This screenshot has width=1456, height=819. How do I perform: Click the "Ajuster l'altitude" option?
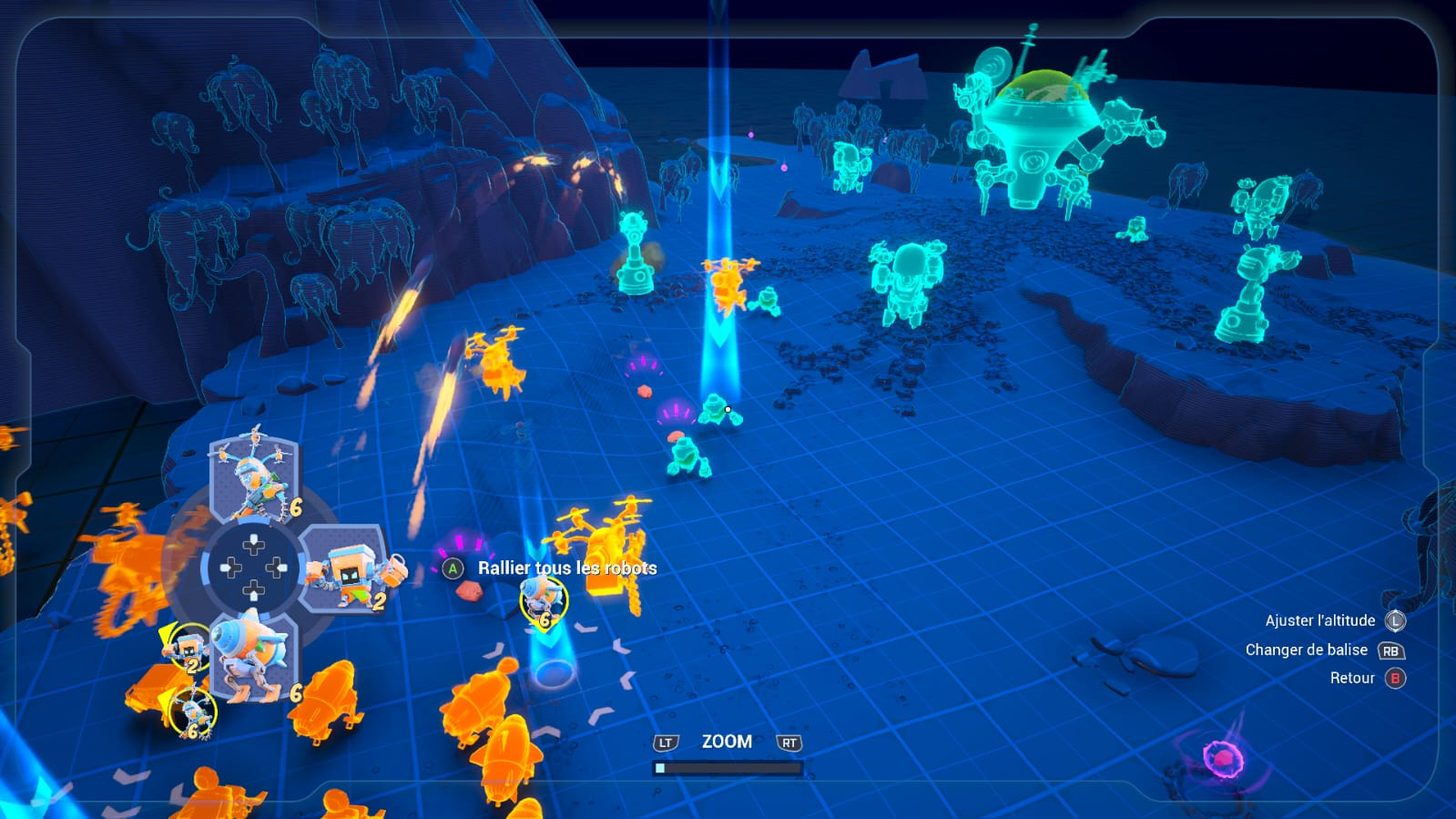coord(1320,620)
